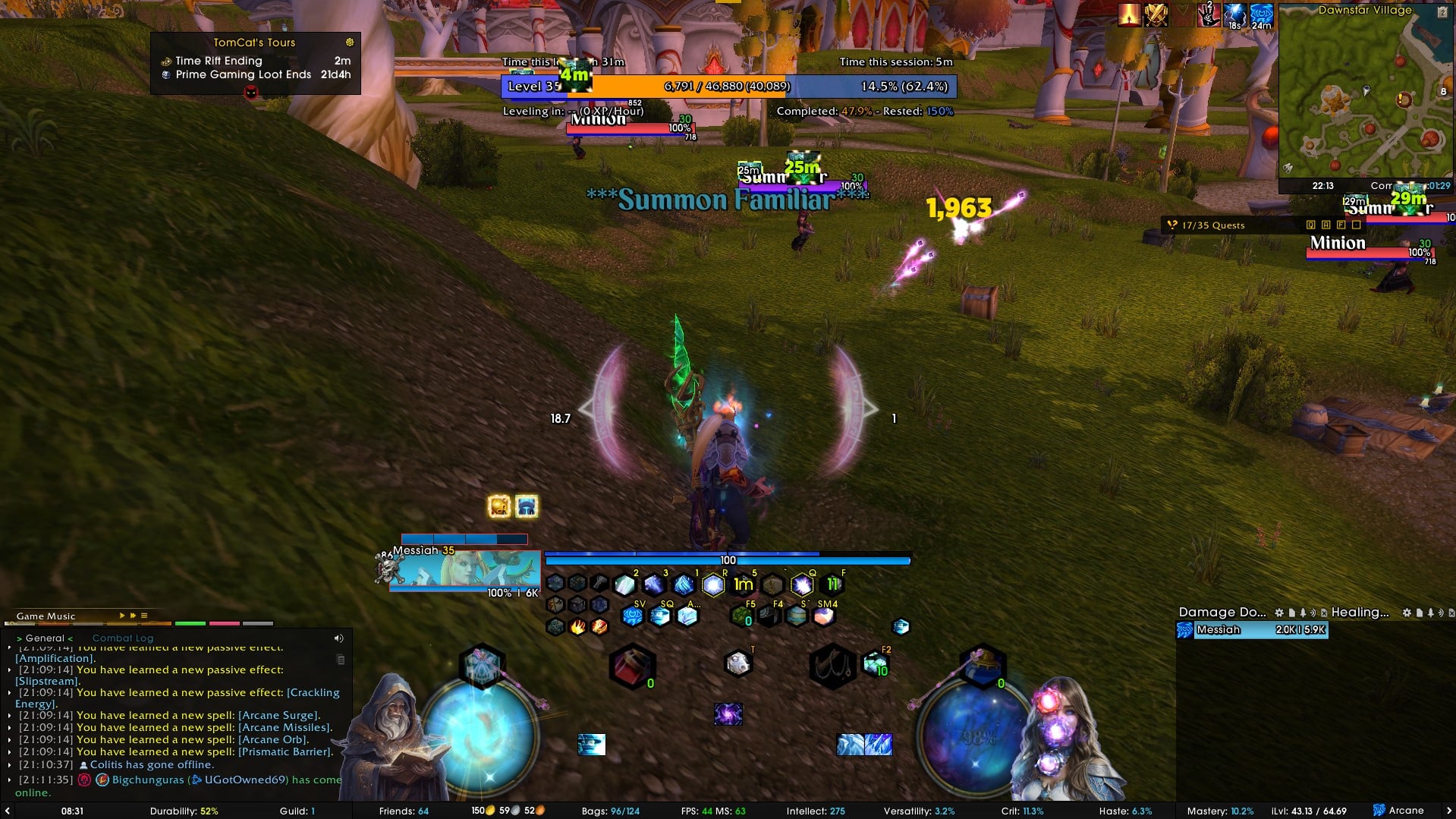Mute chat with the speaker icon

pyautogui.click(x=338, y=638)
